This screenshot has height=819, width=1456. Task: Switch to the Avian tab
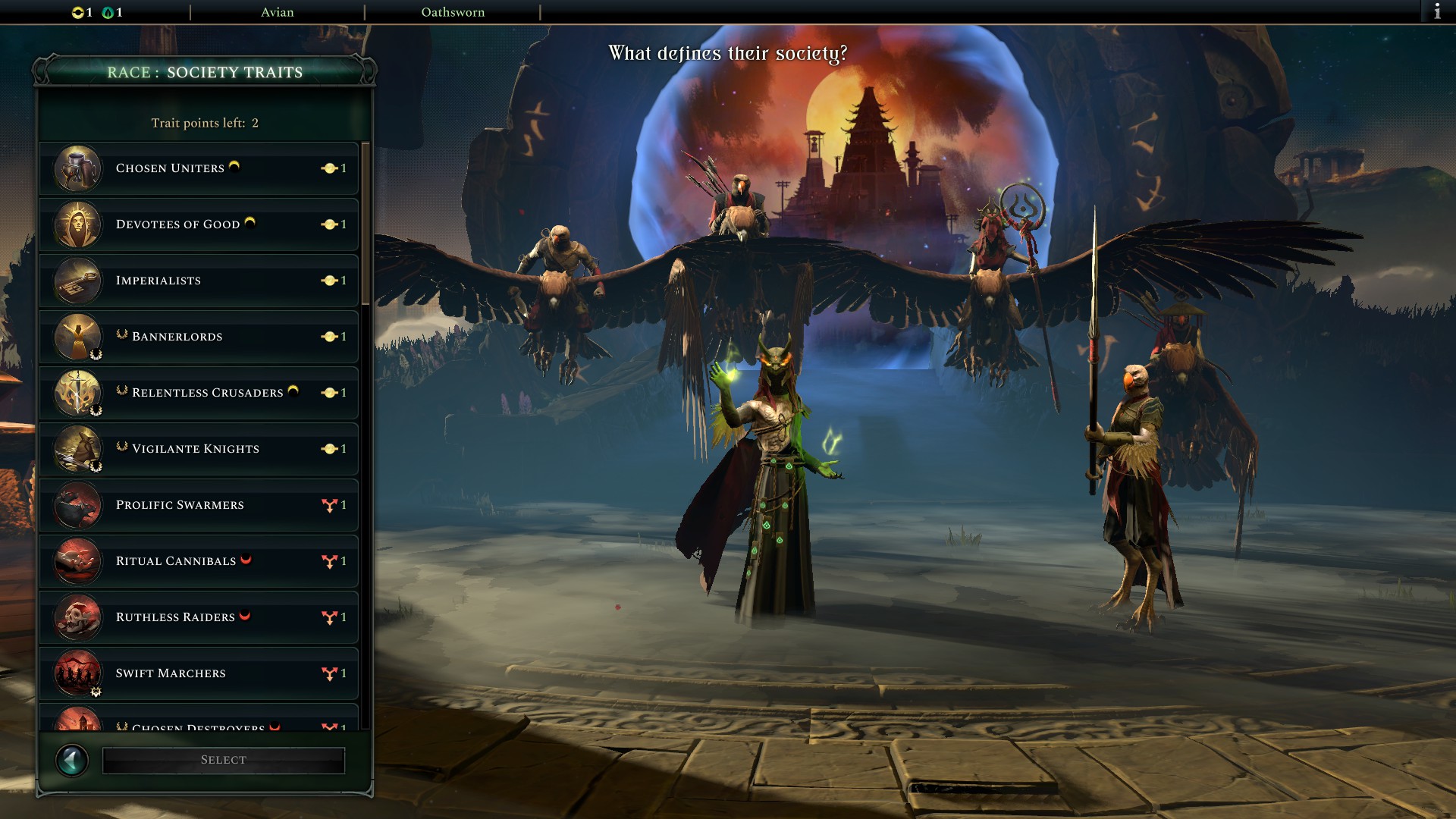click(x=278, y=12)
